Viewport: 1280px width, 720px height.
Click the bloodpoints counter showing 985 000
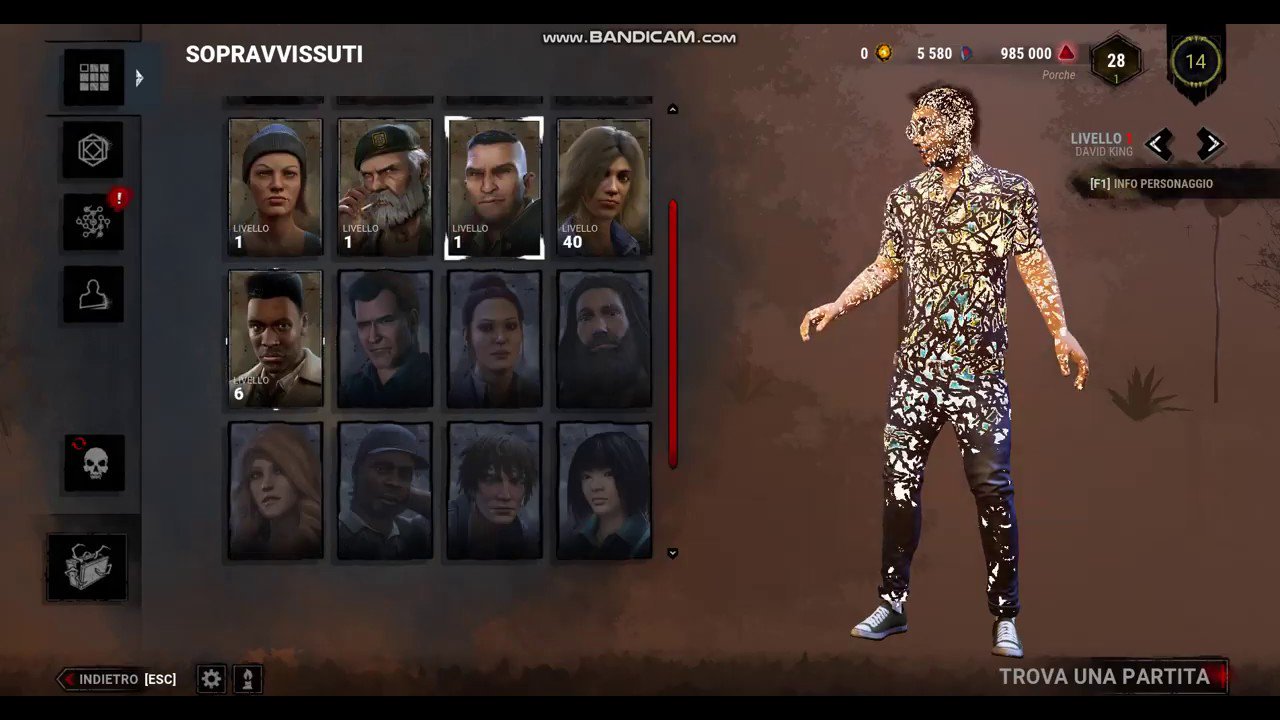point(1025,53)
